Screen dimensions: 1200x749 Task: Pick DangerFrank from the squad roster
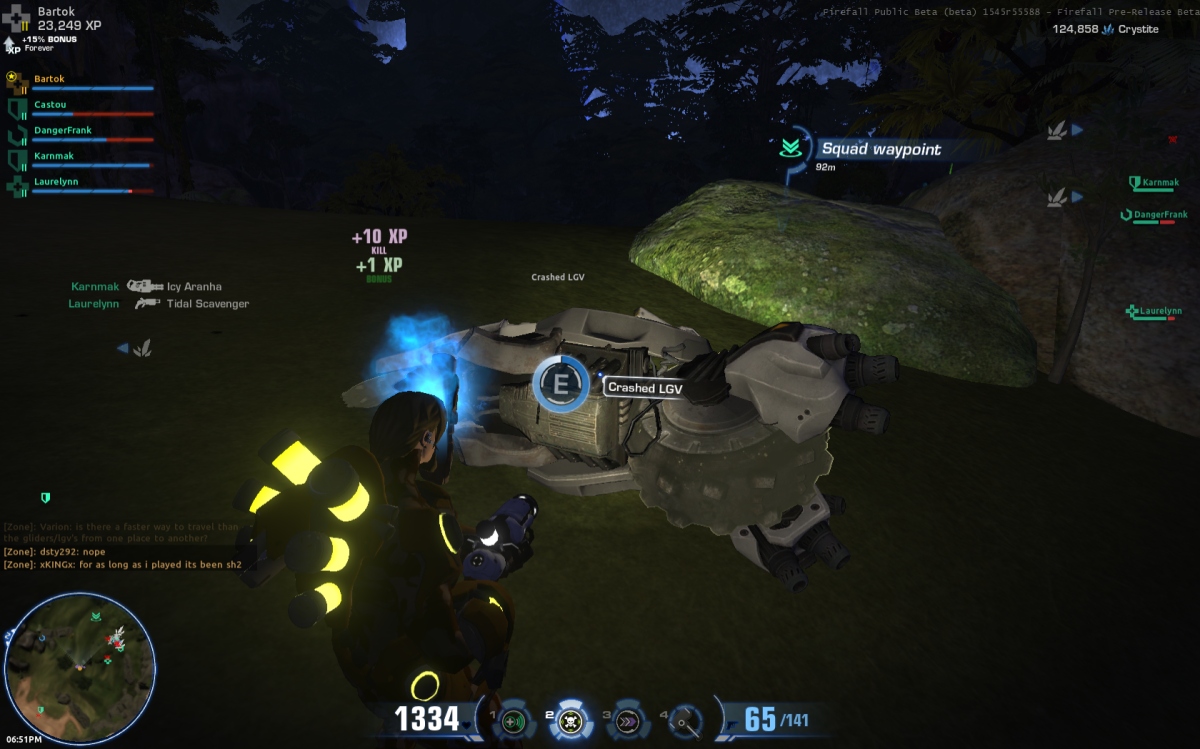(62, 130)
